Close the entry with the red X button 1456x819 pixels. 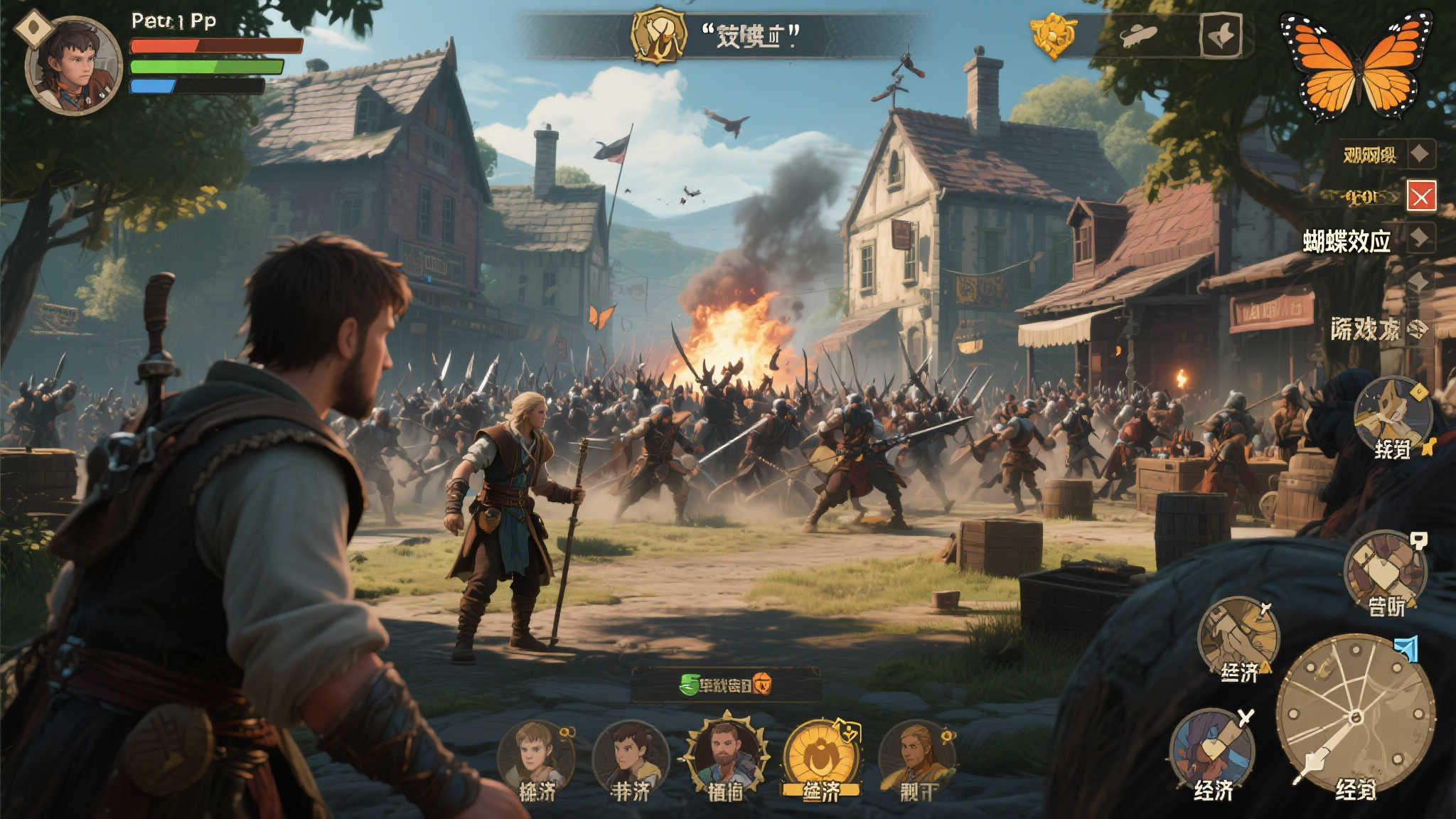[1421, 196]
